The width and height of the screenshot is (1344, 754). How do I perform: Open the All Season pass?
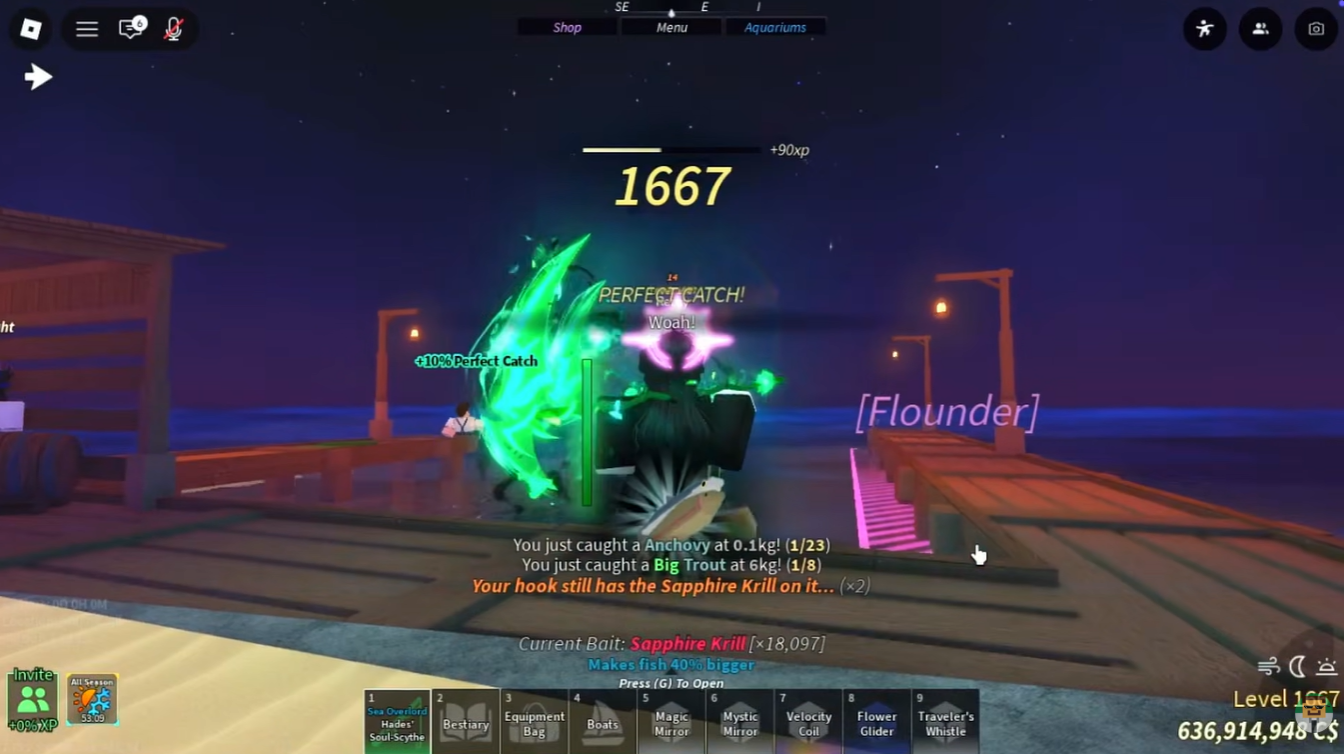pos(91,698)
